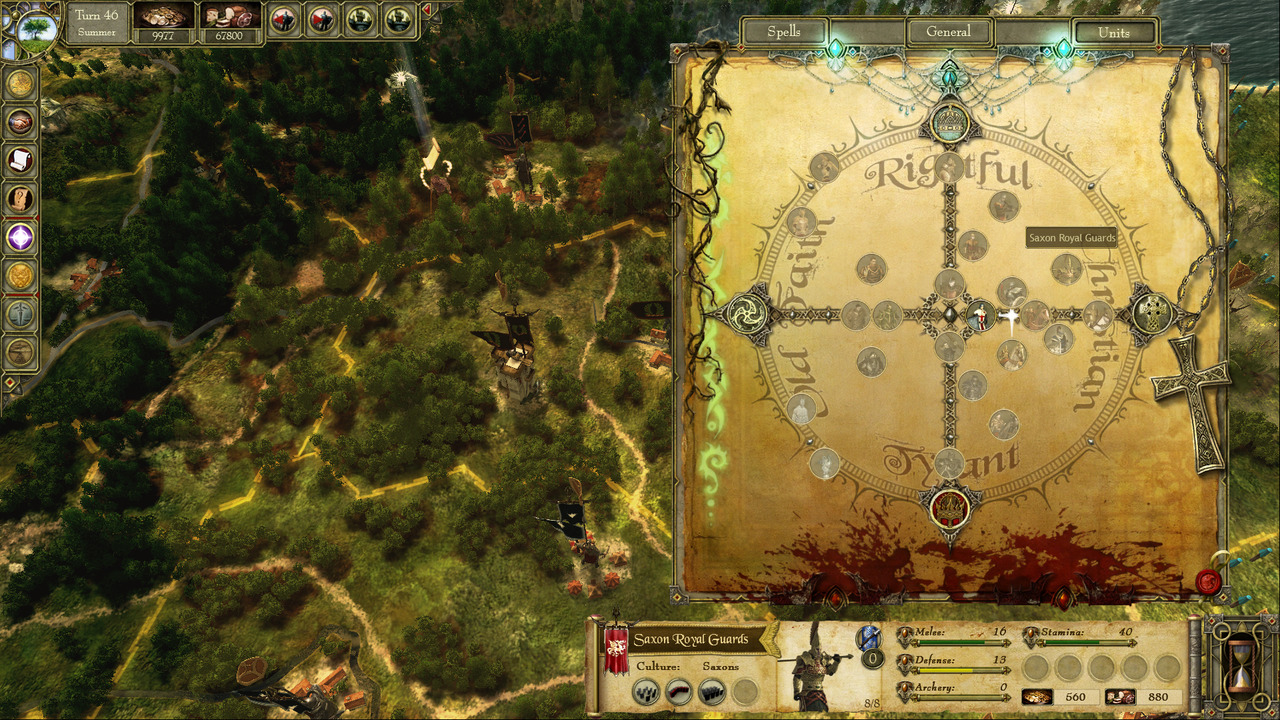Viewport: 1280px width, 720px height.
Task: Close the morality chart with red seal
Action: coord(1209,581)
